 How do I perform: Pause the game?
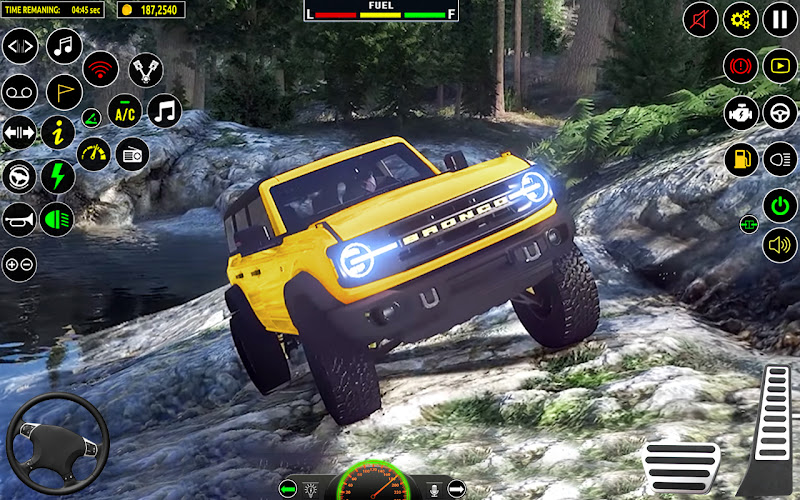pyautogui.click(x=780, y=19)
